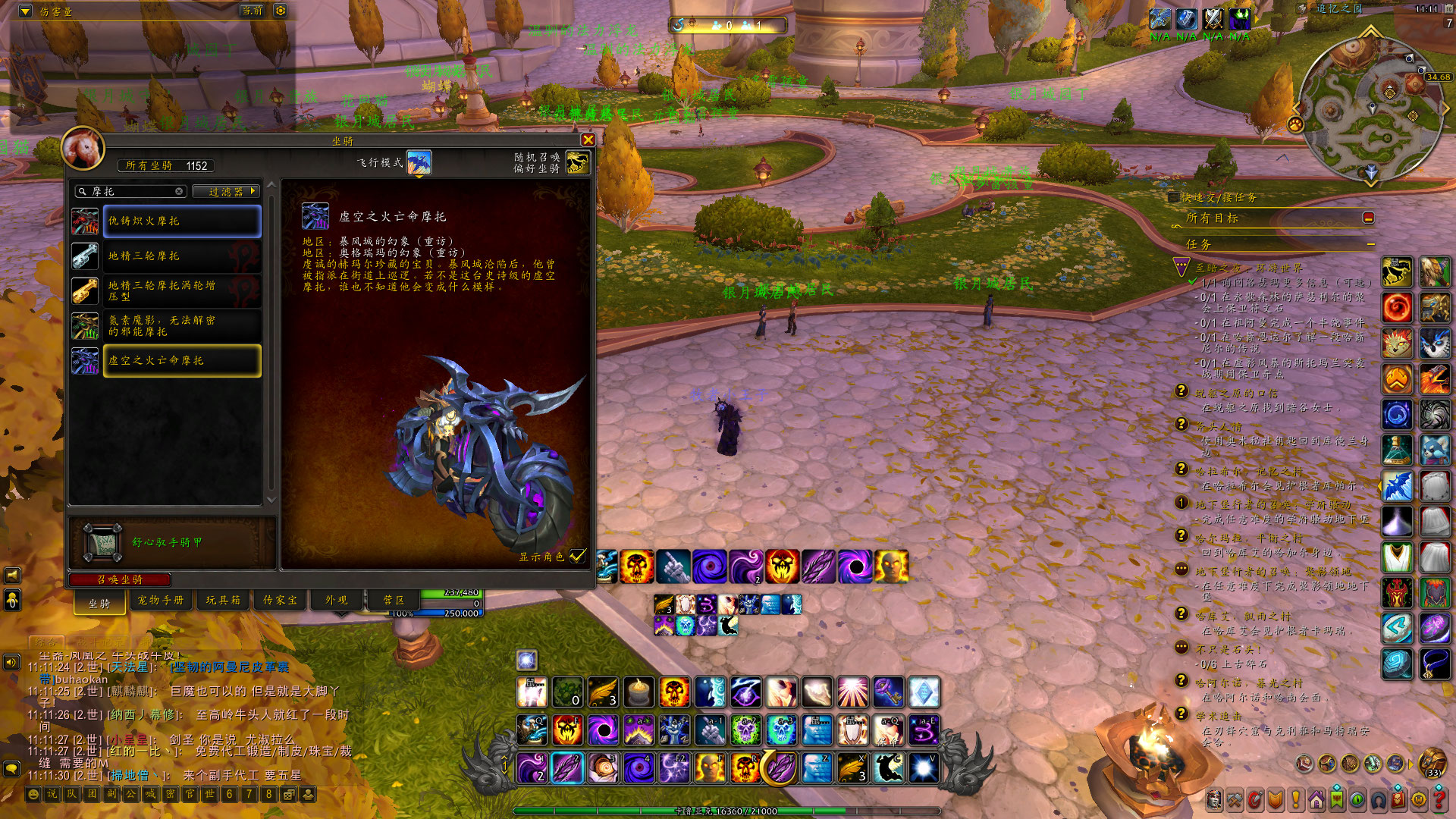Pick the 氪素魔影 fel motorcycle mount entry
This screenshot has width=1456, height=819.
(182, 326)
